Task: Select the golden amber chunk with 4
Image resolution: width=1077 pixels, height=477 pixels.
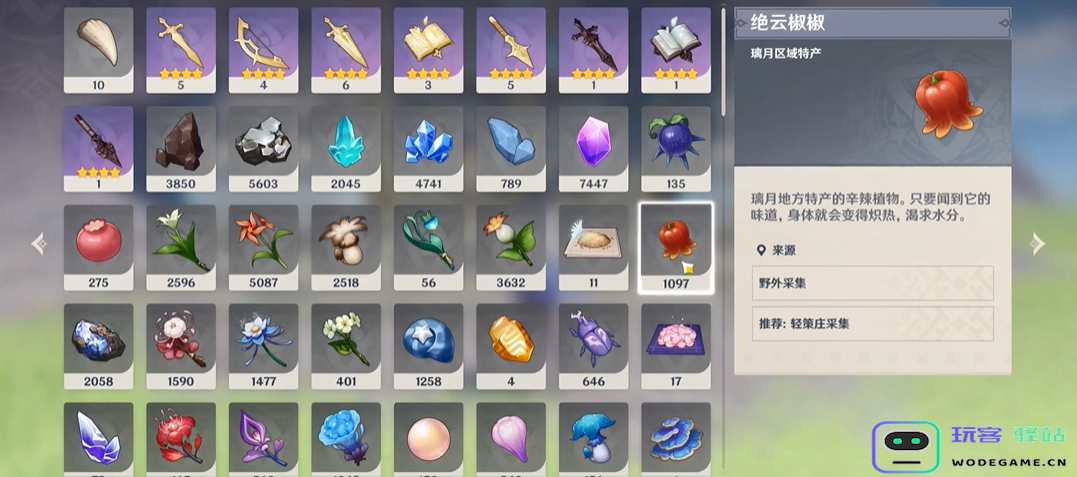Action: click(511, 345)
